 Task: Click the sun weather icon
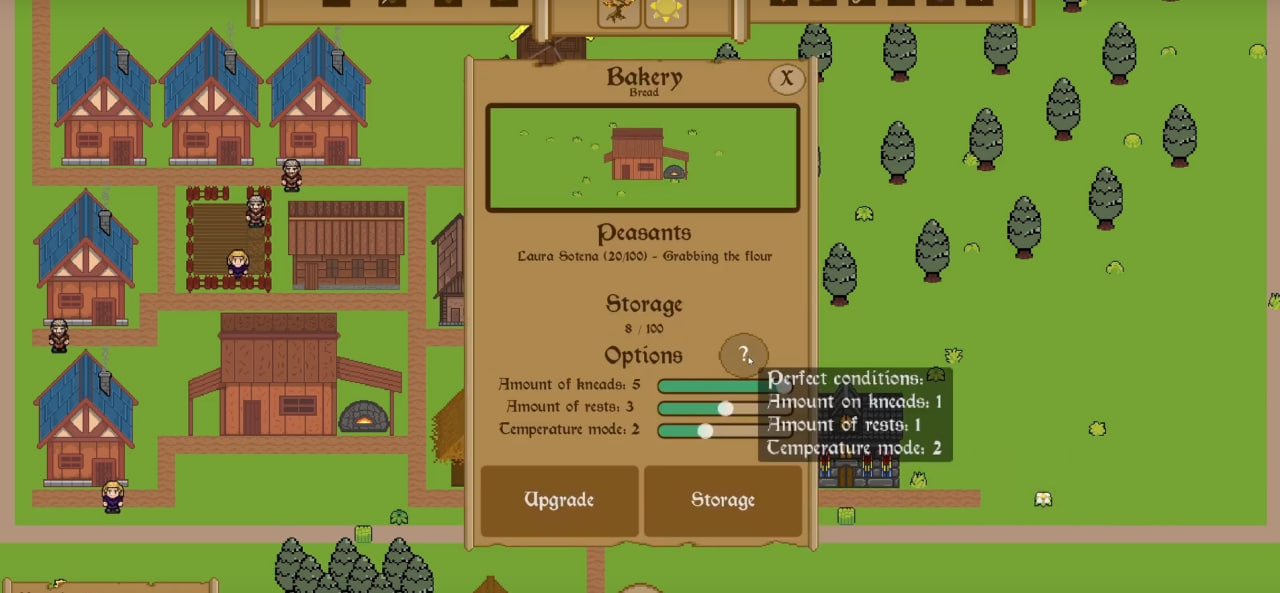point(666,11)
